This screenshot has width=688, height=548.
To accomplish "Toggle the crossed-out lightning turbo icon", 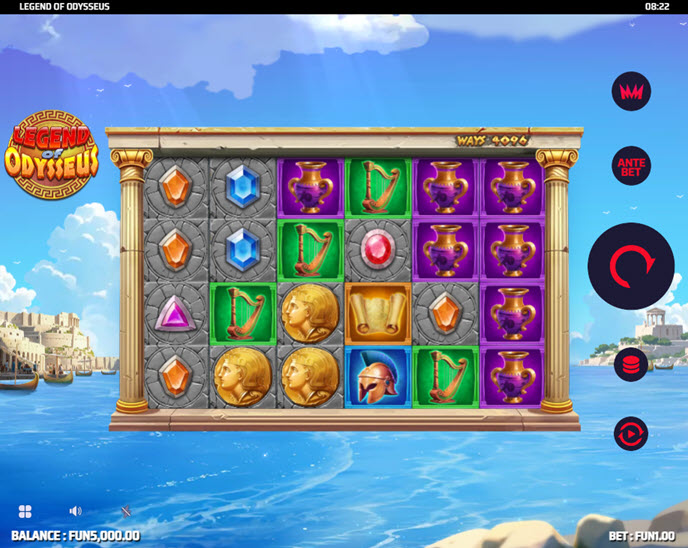I will 126,512.
